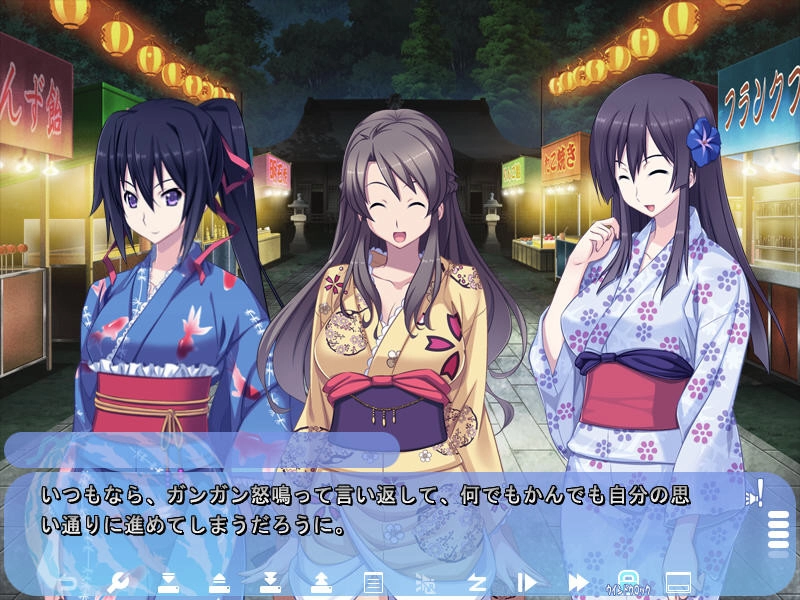Open settings with the wrench icon
The height and width of the screenshot is (600, 800).
click(117, 582)
